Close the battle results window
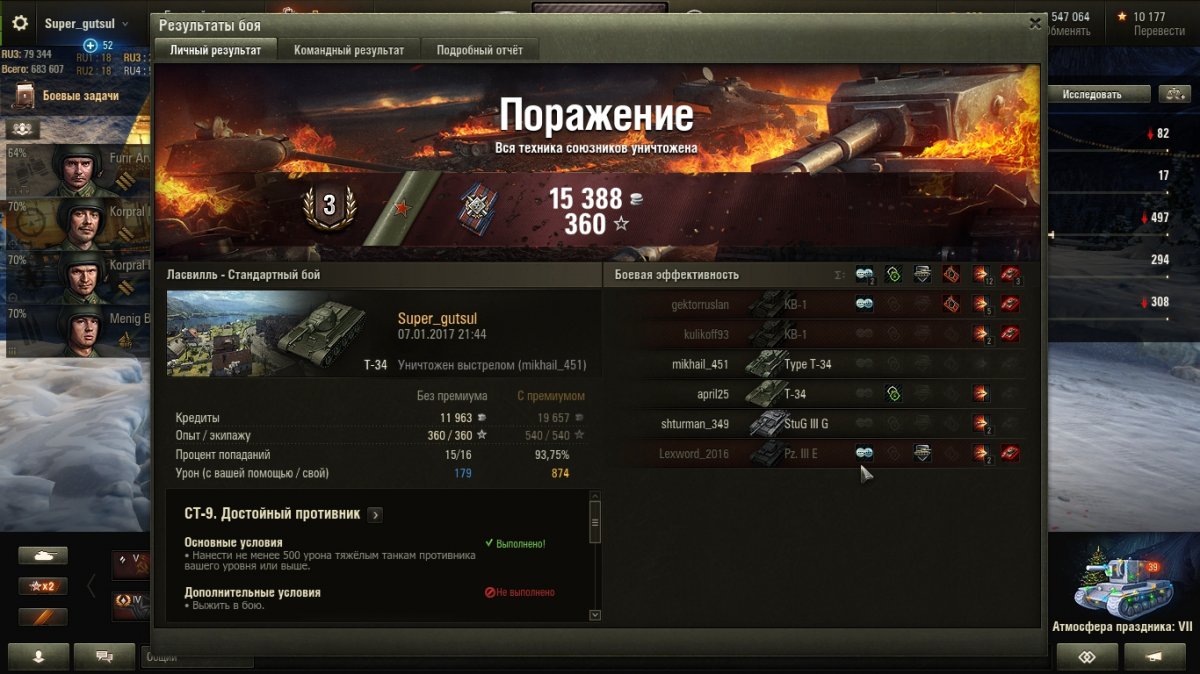This screenshot has width=1200, height=674. click(x=1035, y=24)
